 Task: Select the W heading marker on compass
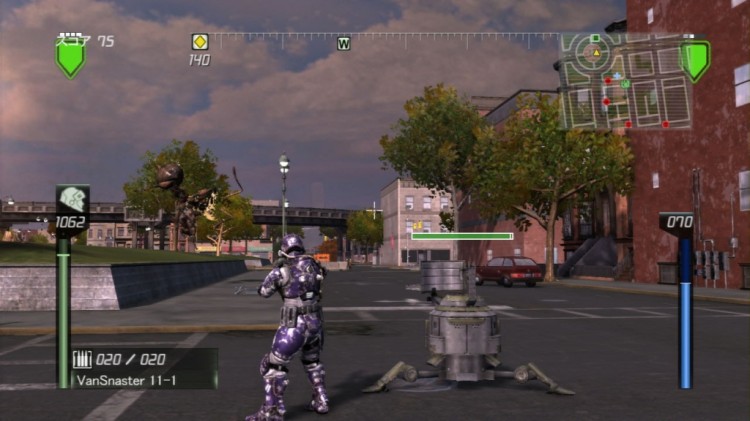click(x=344, y=43)
